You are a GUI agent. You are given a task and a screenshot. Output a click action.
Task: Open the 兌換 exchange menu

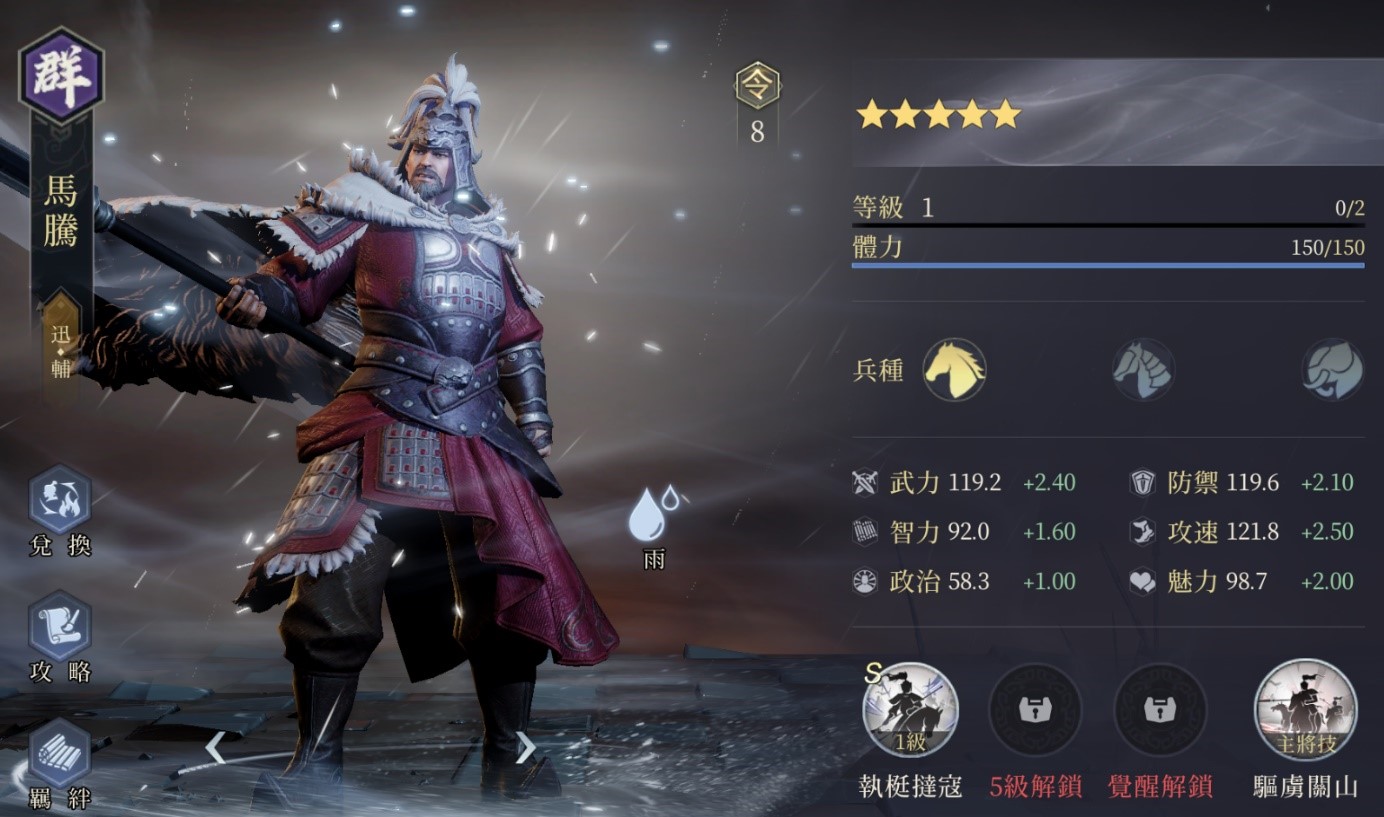pyautogui.click(x=60, y=500)
